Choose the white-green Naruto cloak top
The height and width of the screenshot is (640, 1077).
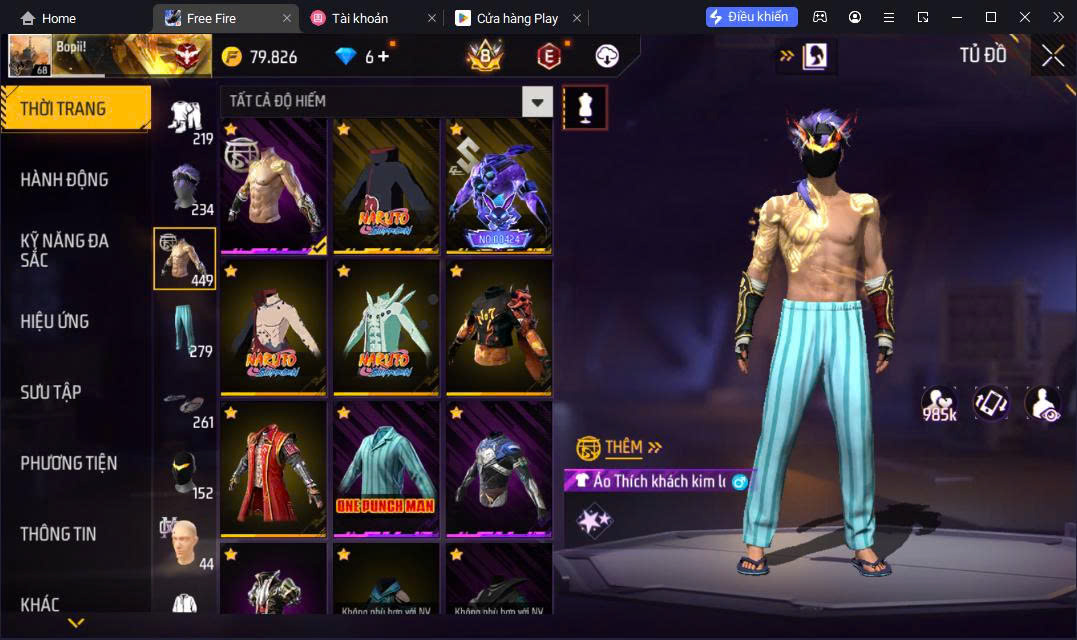[x=386, y=327]
